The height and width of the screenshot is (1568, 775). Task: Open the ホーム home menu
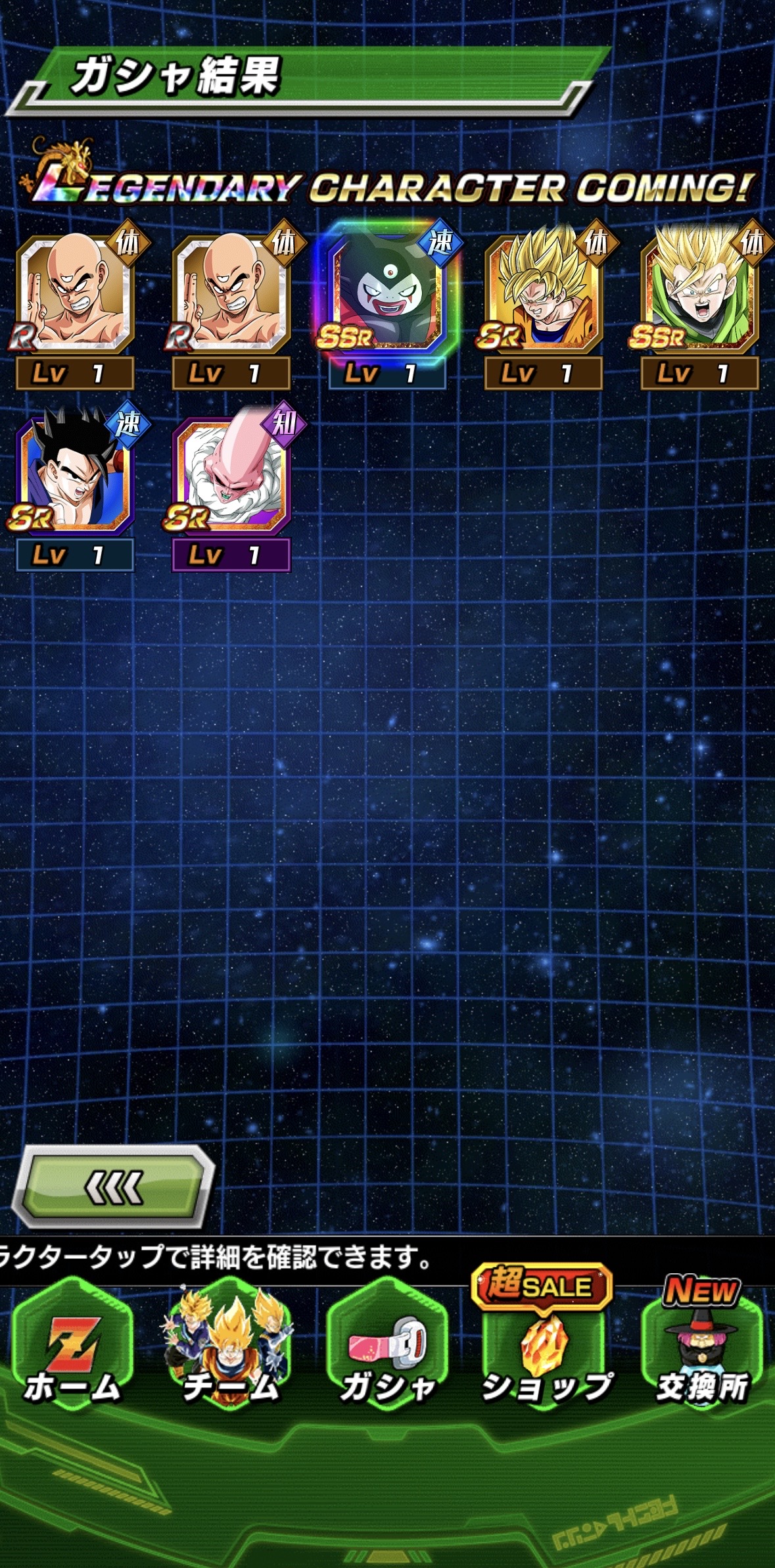point(72,1349)
